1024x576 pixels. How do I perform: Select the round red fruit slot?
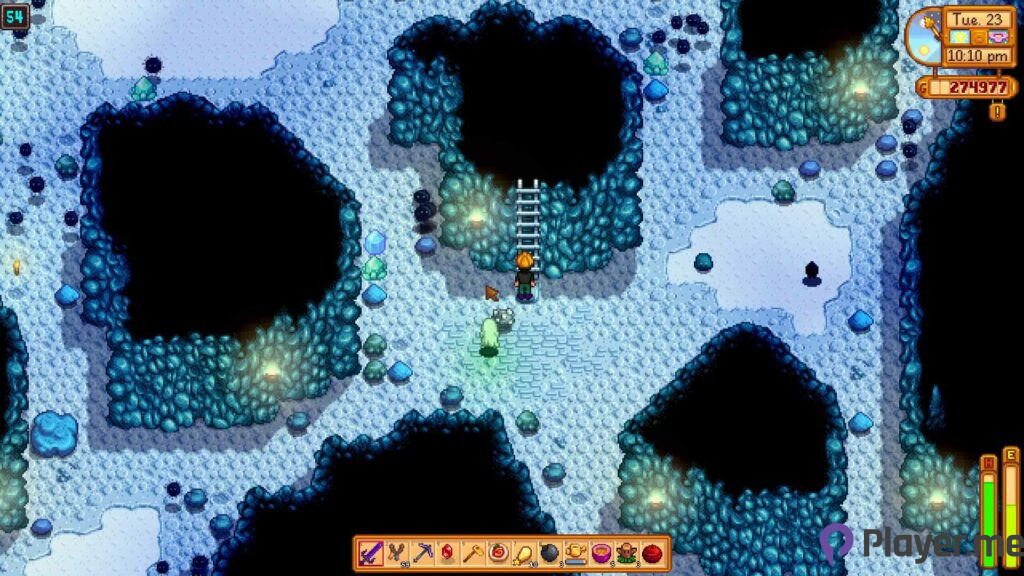(652, 553)
